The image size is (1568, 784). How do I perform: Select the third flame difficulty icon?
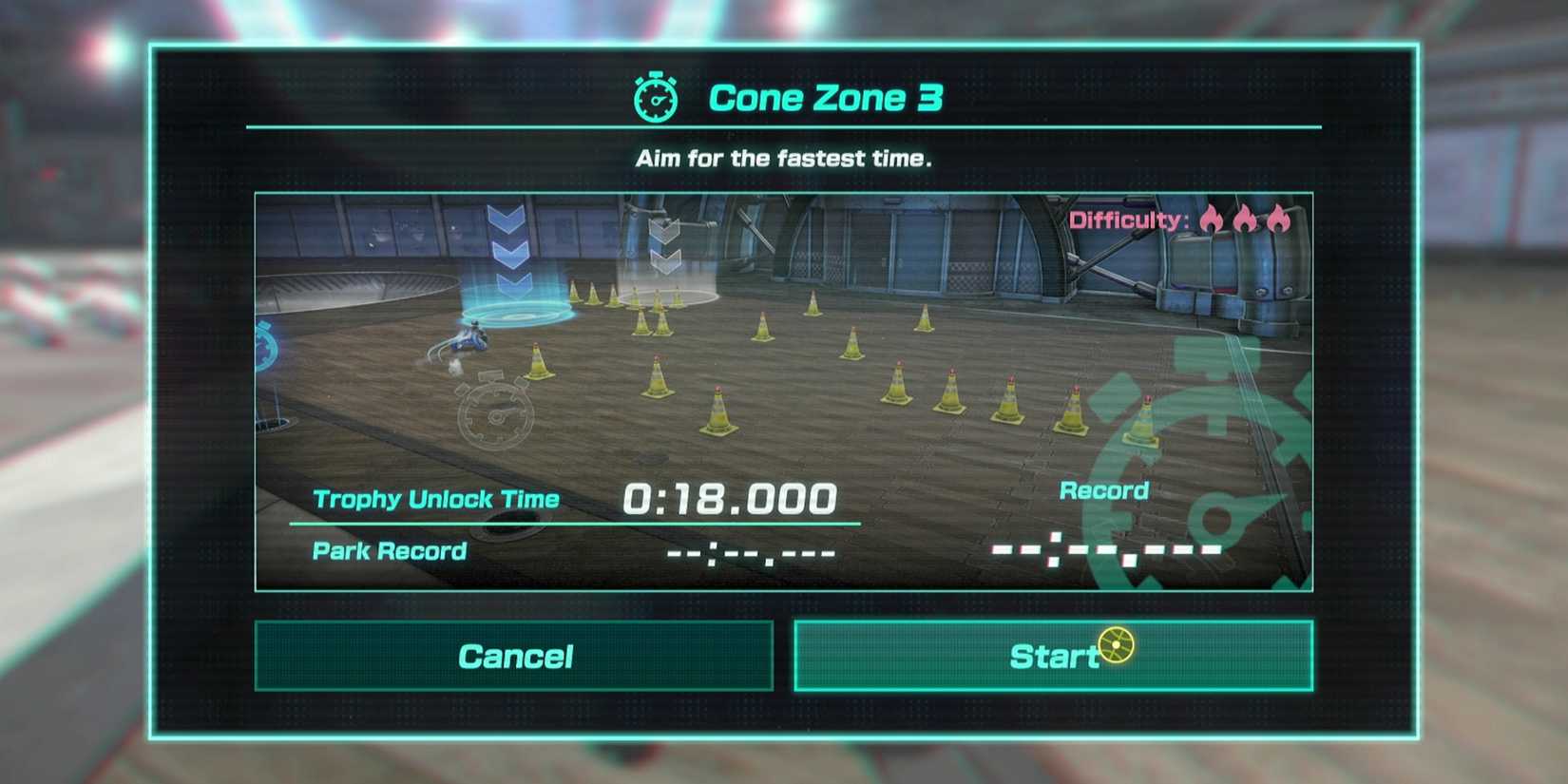click(1278, 220)
